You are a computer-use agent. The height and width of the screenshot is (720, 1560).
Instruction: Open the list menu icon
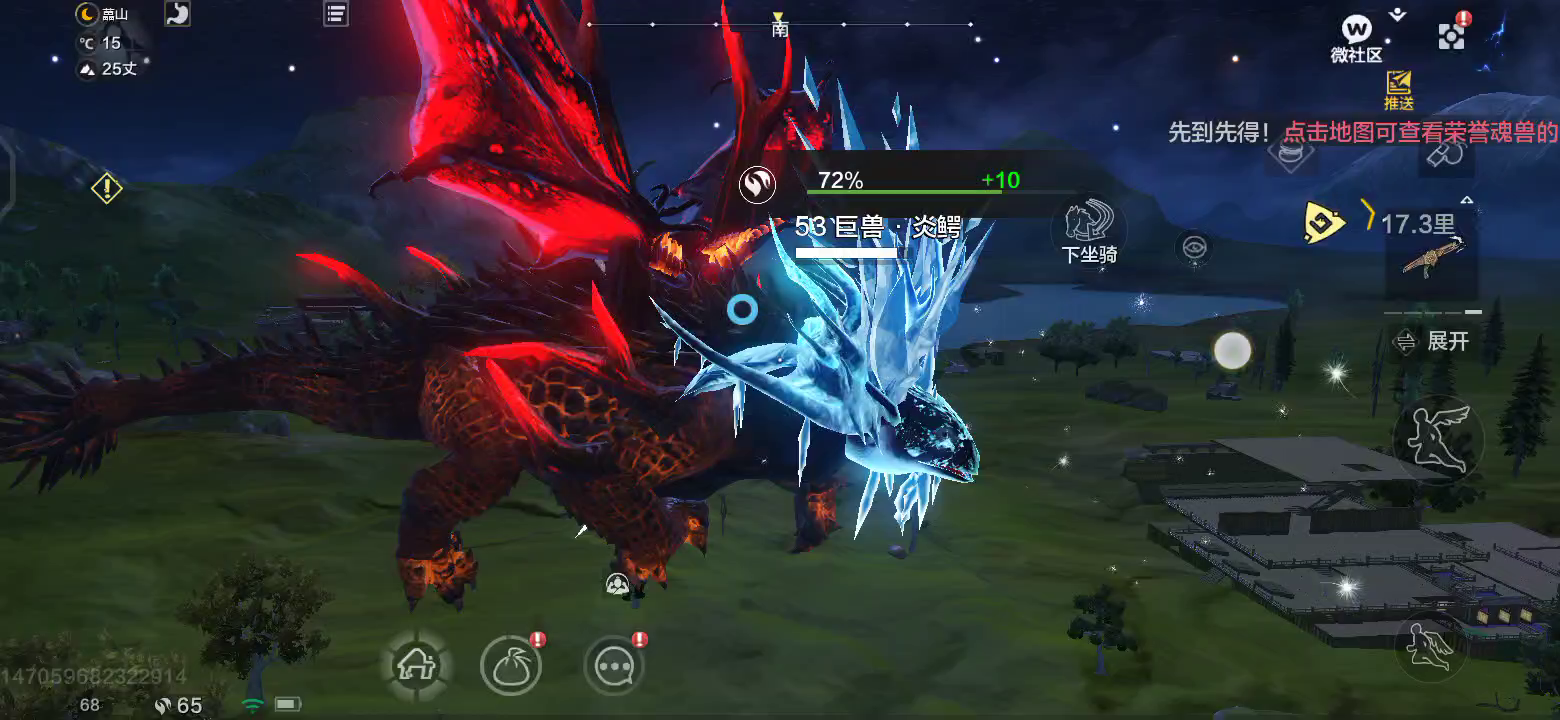point(336,14)
